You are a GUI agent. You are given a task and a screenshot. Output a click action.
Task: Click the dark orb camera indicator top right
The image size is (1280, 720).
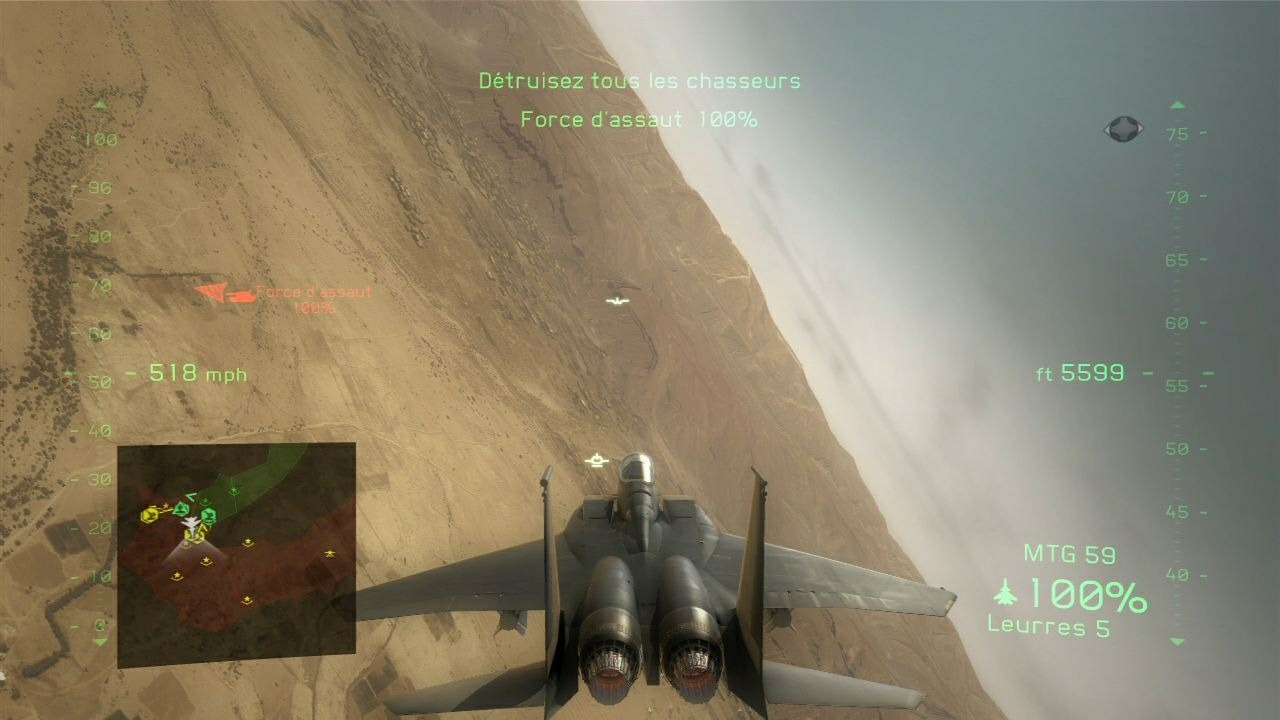[x=1122, y=128]
